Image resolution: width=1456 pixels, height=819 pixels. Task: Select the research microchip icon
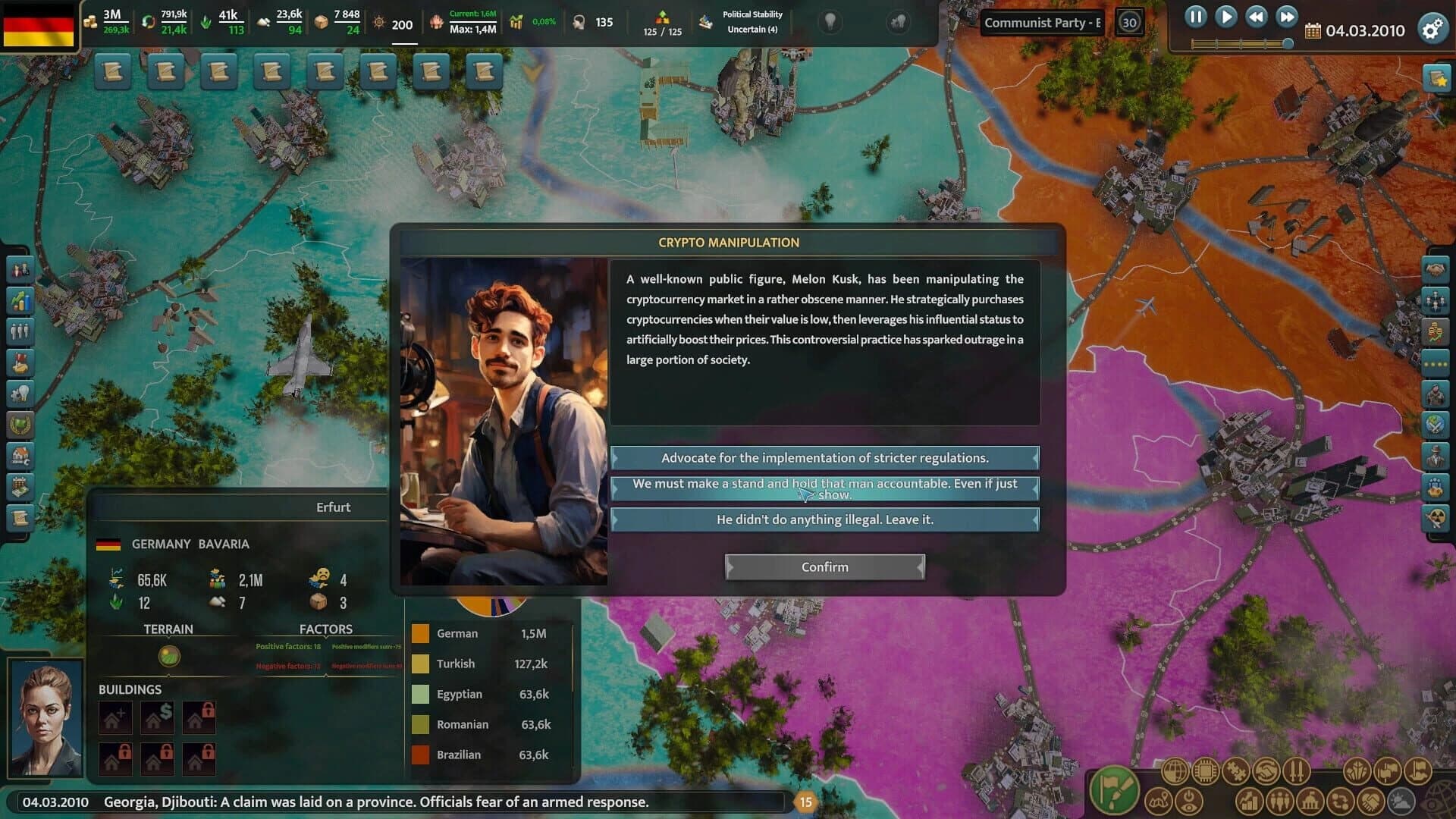click(x=1204, y=770)
